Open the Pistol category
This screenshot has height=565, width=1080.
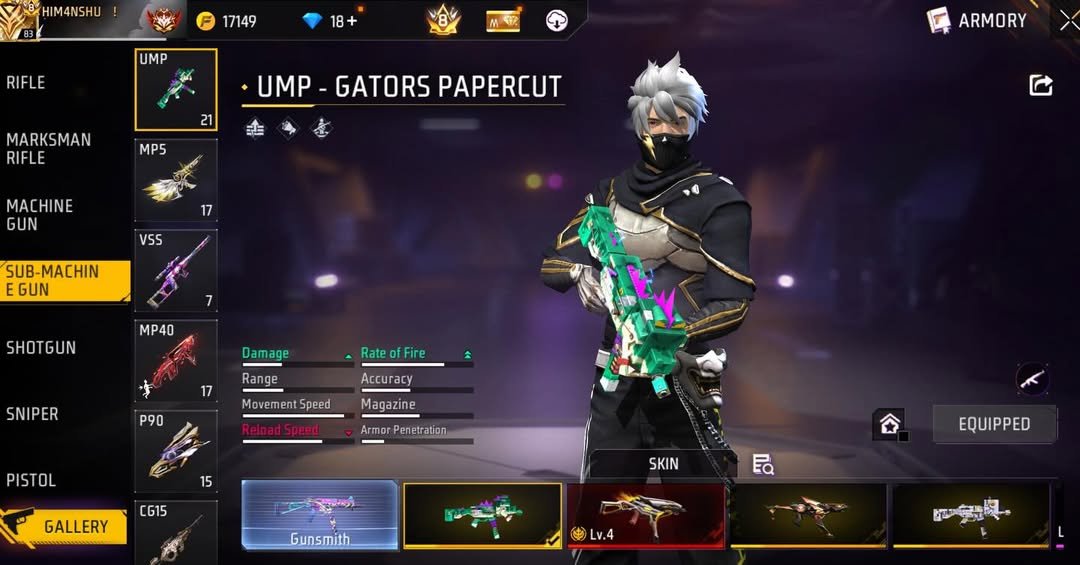click(x=31, y=480)
